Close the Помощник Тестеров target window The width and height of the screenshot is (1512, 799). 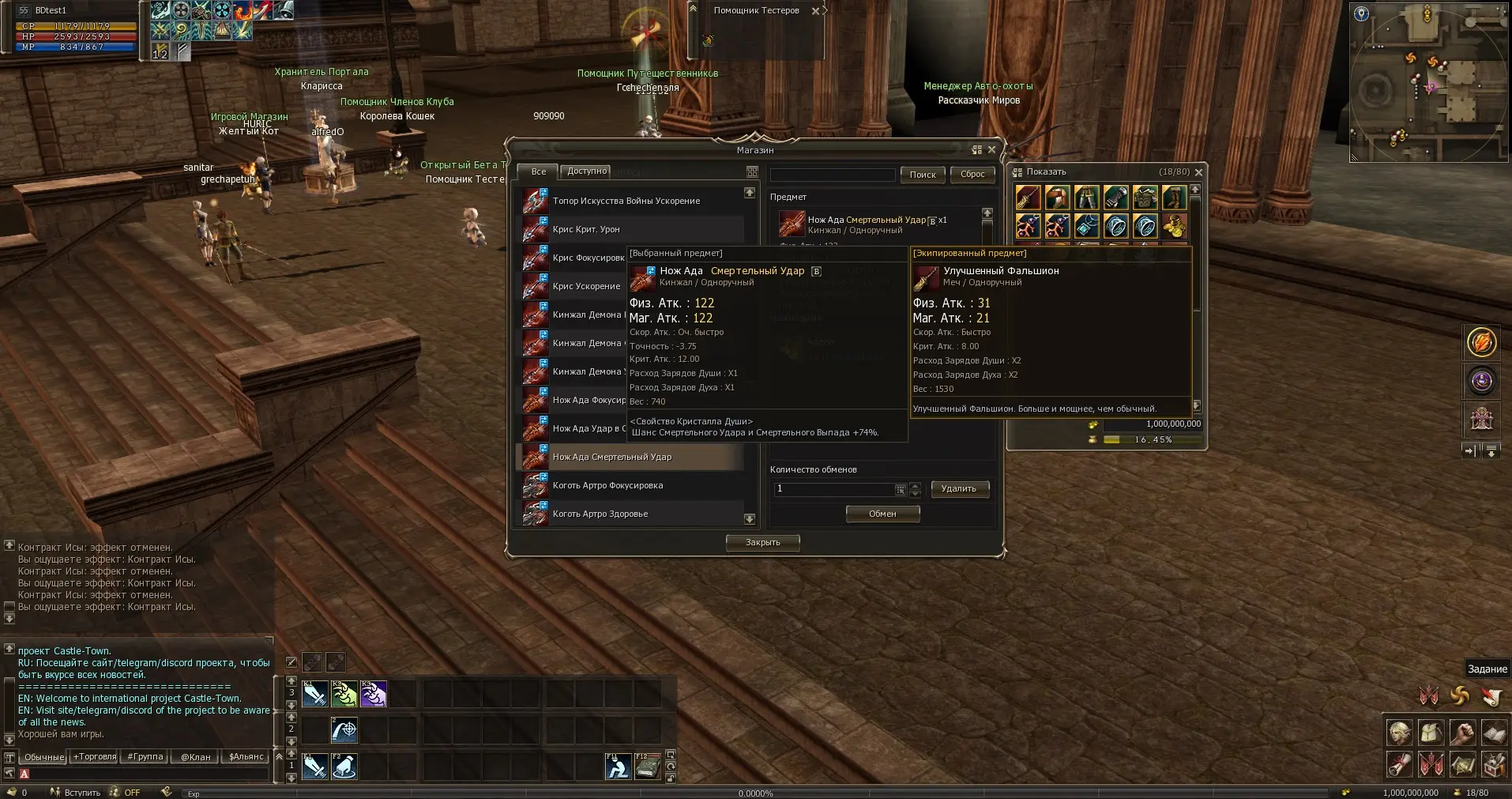click(x=815, y=11)
